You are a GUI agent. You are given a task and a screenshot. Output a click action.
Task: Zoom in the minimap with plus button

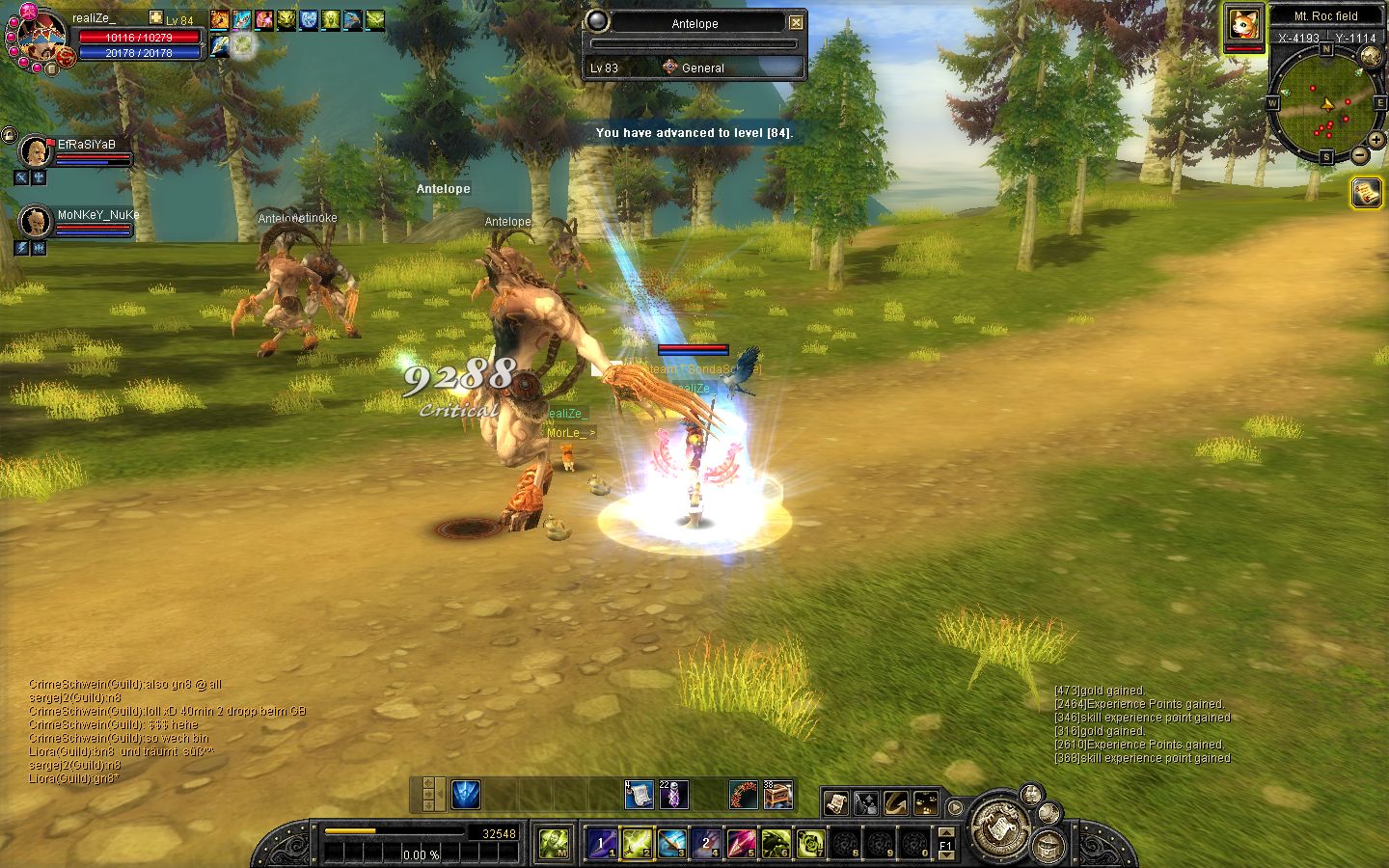tap(1376, 141)
